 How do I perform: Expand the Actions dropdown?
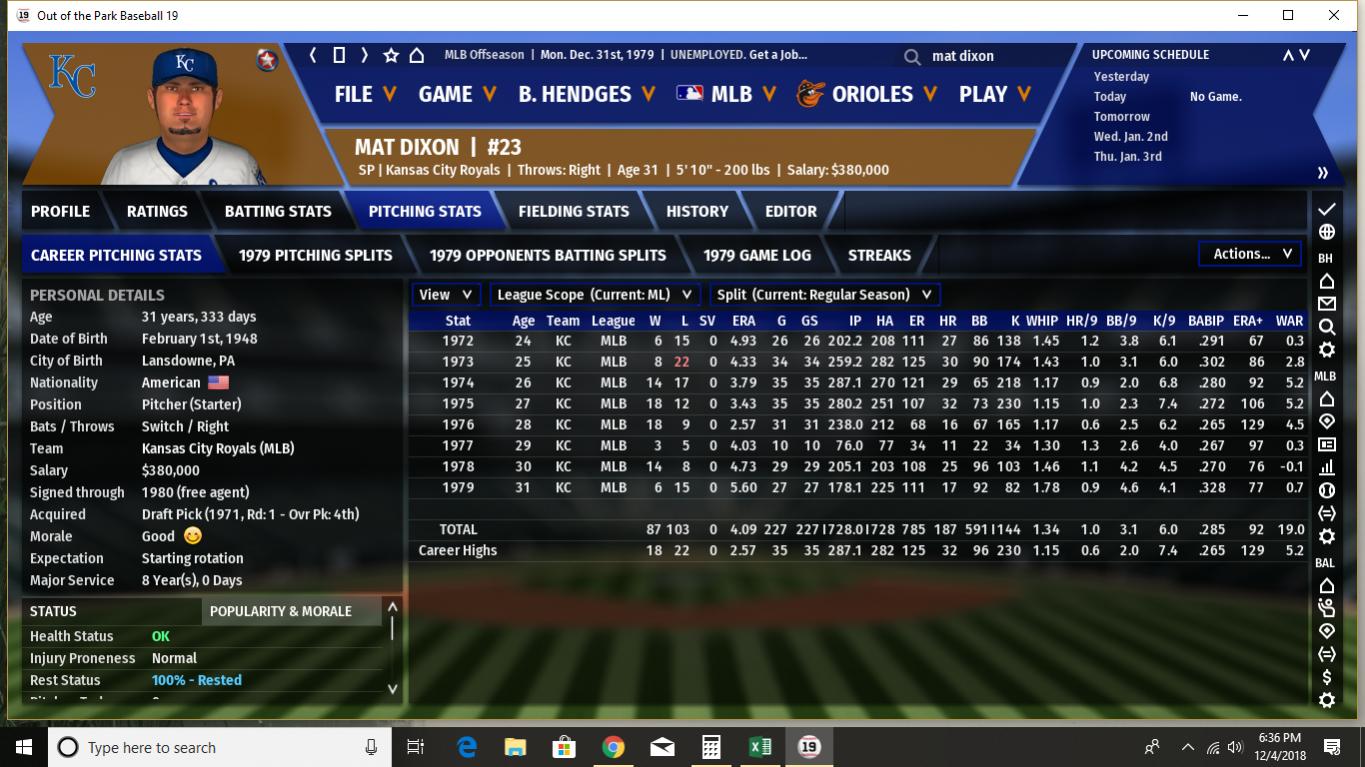(x=1251, y=254)
